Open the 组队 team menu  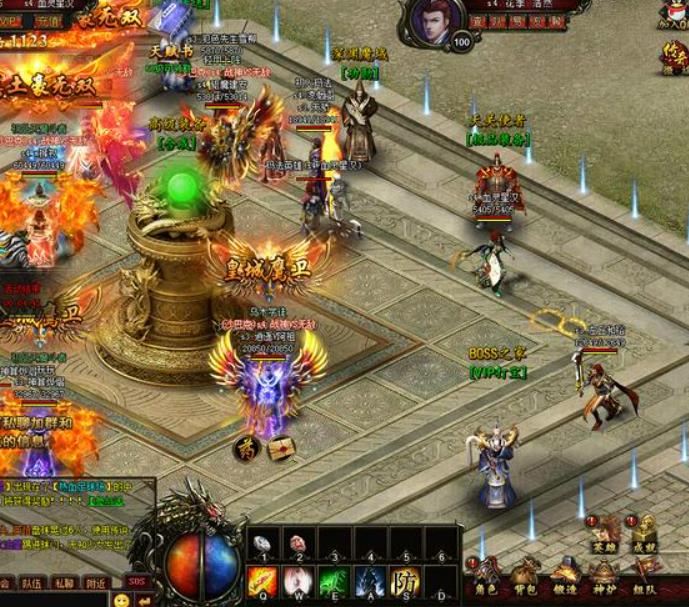642,577
